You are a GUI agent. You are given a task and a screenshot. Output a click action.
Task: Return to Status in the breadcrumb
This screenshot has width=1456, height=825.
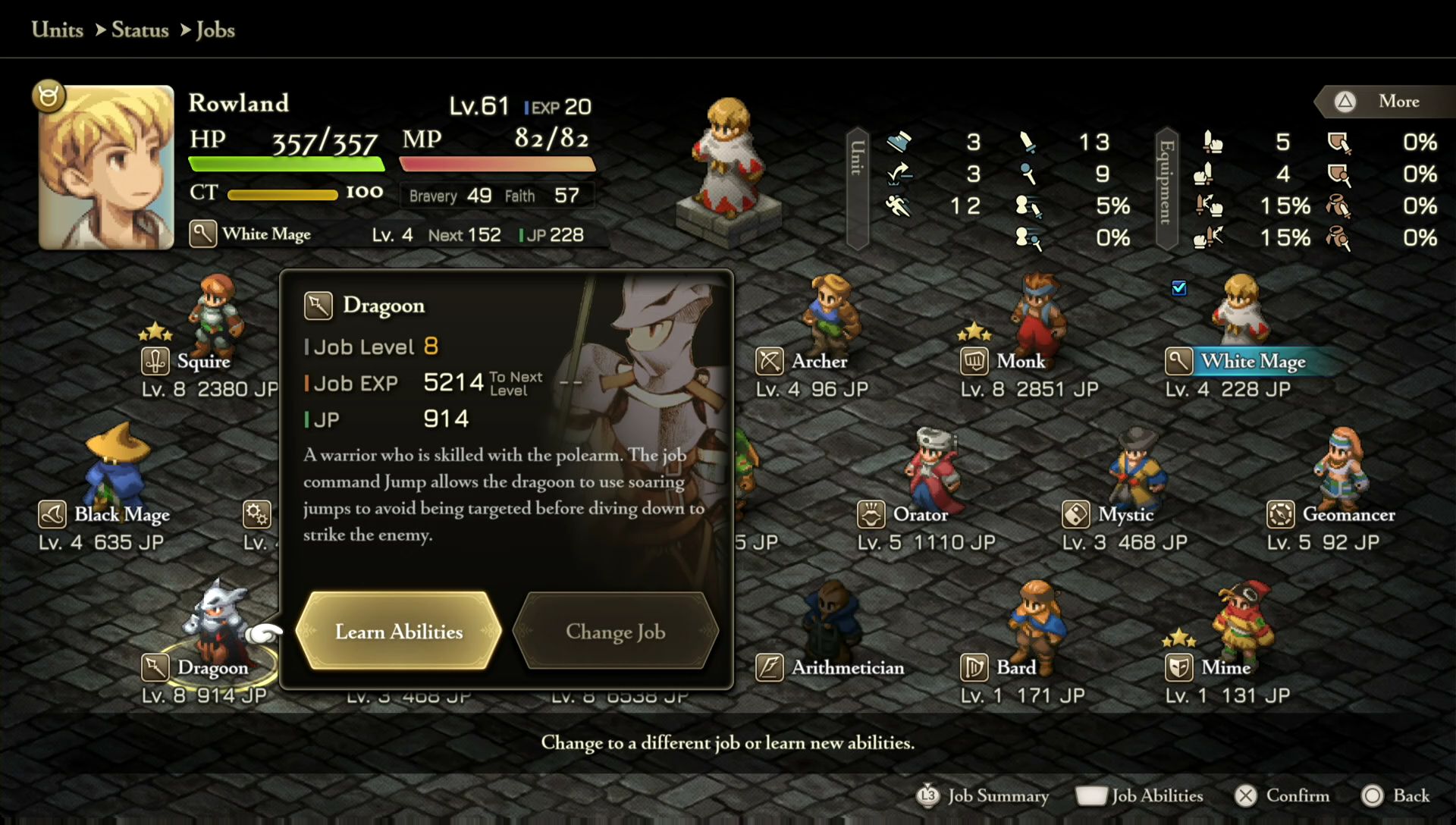pyautogui.click(x=140, y=30)
